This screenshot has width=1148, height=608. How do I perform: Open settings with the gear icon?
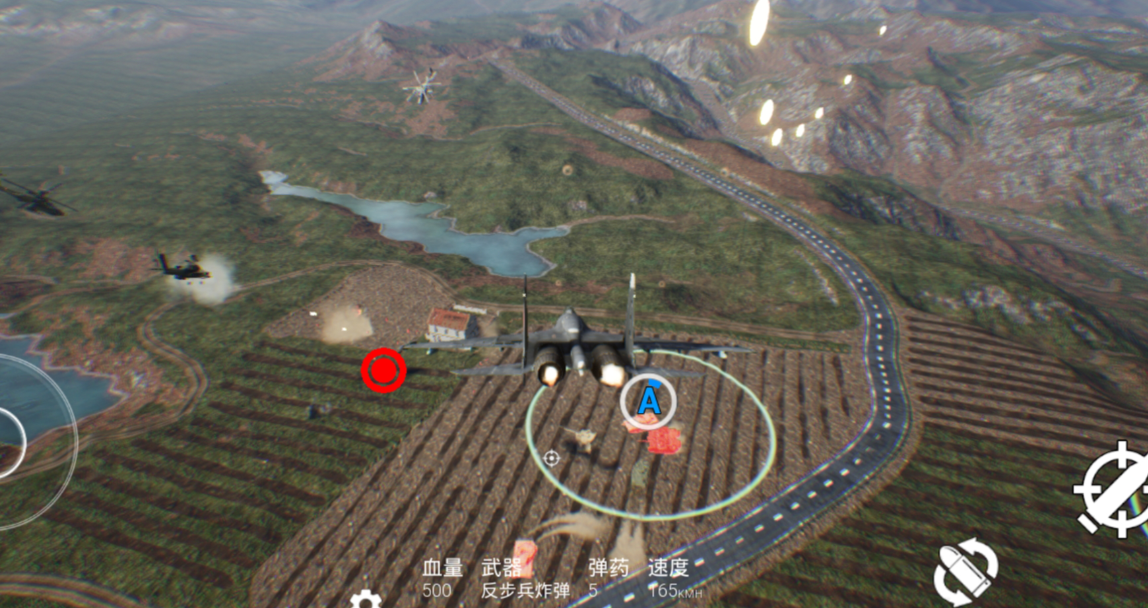click(365, 599)
